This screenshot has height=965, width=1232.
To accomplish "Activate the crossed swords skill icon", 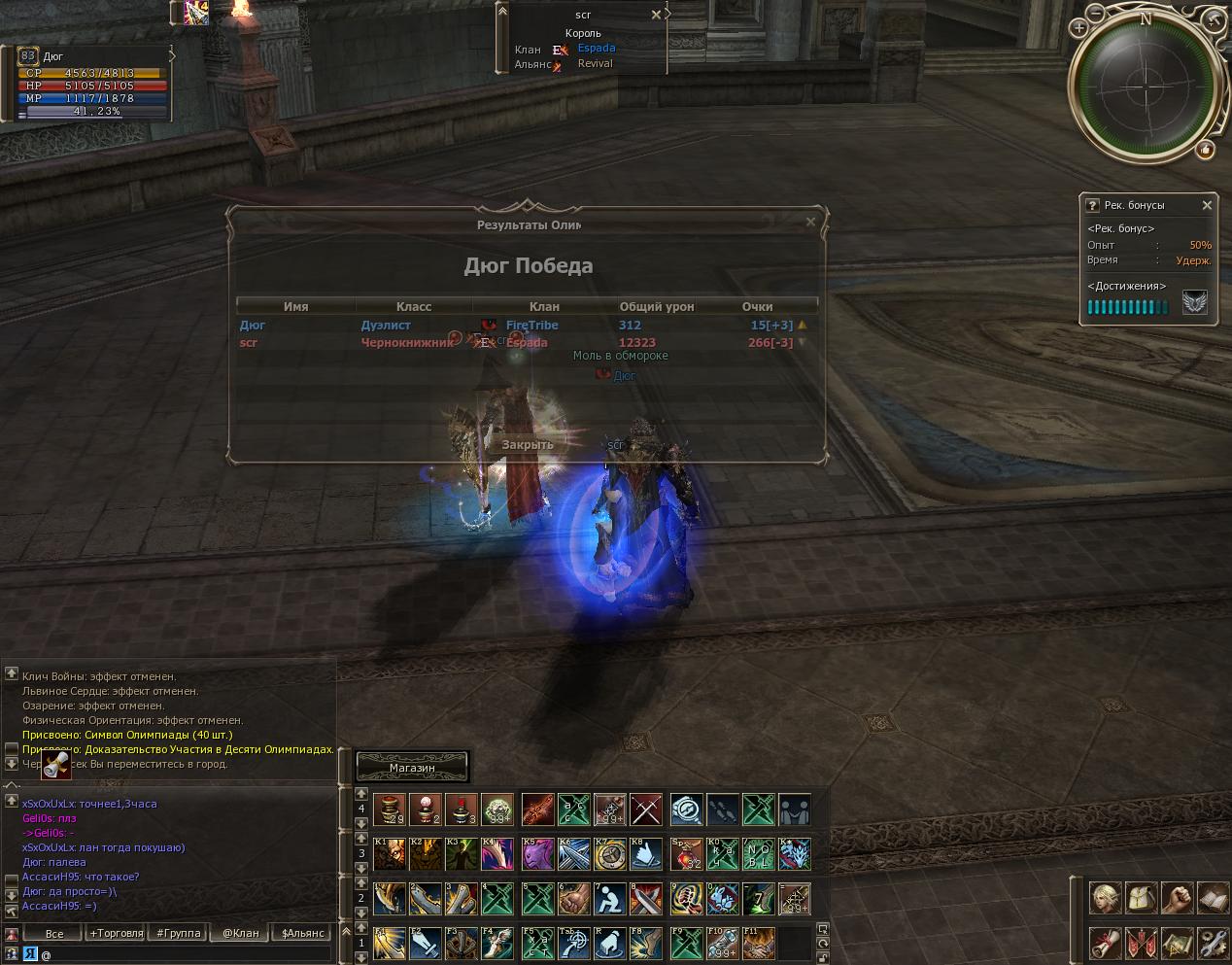I will (x=646, y=810).
